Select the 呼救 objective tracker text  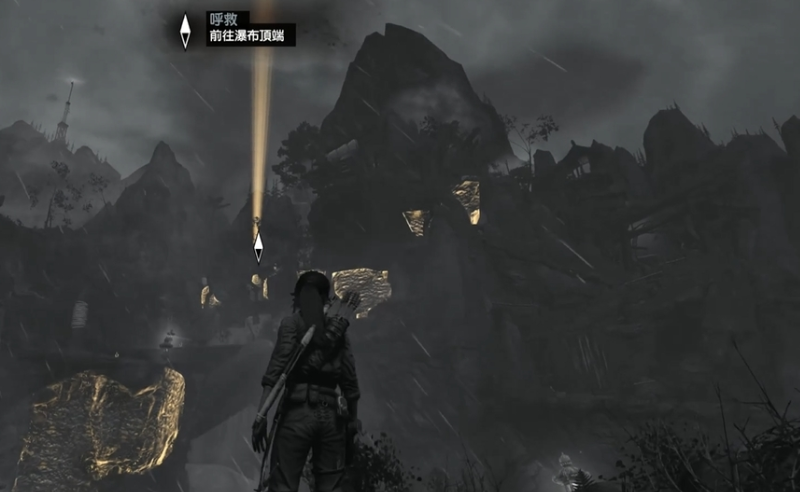(x=219, y=18)
